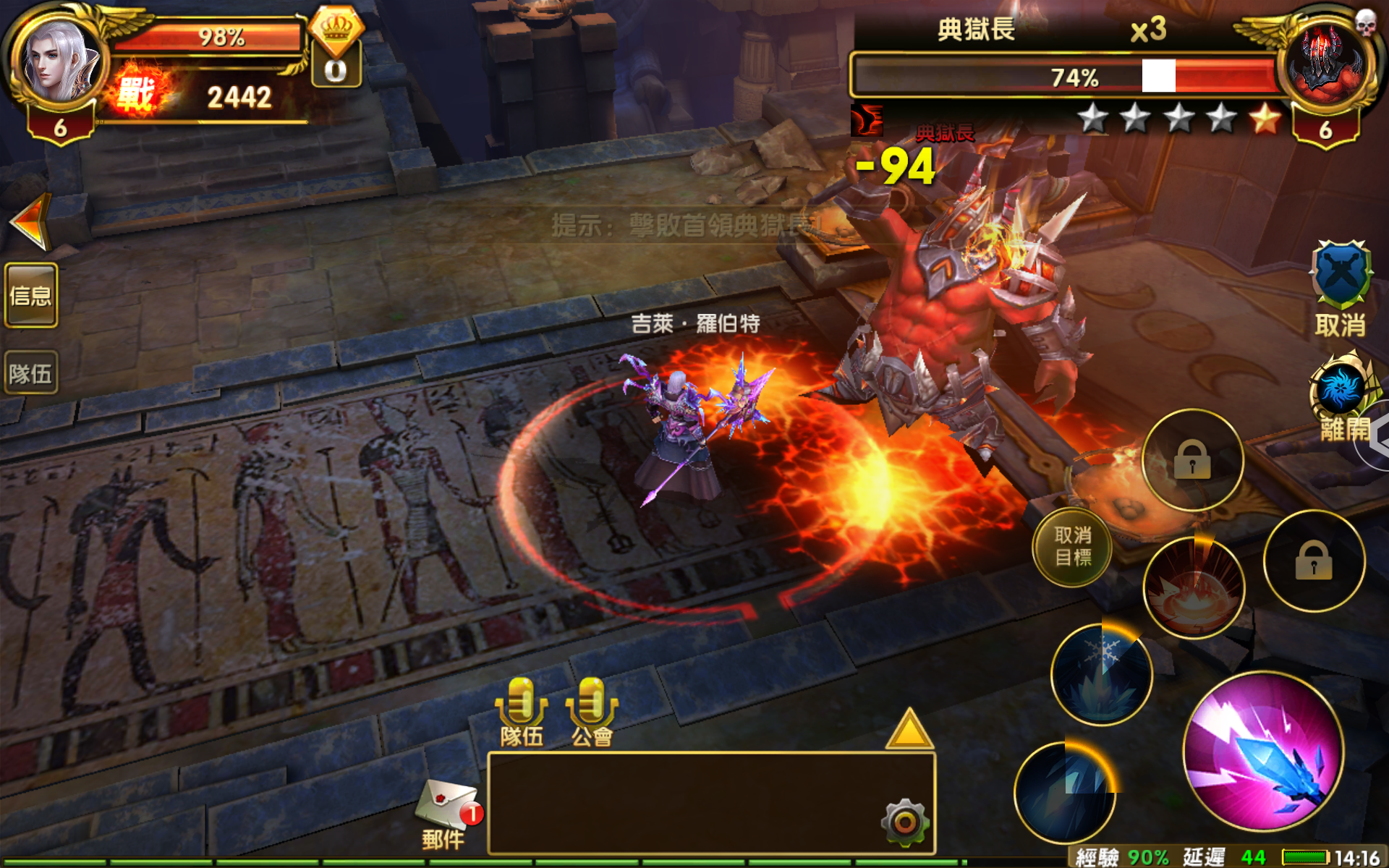The width and height of the screenshot is (1389, 868).
Task: Open the 信息 info panel
Action: (30, 295)
